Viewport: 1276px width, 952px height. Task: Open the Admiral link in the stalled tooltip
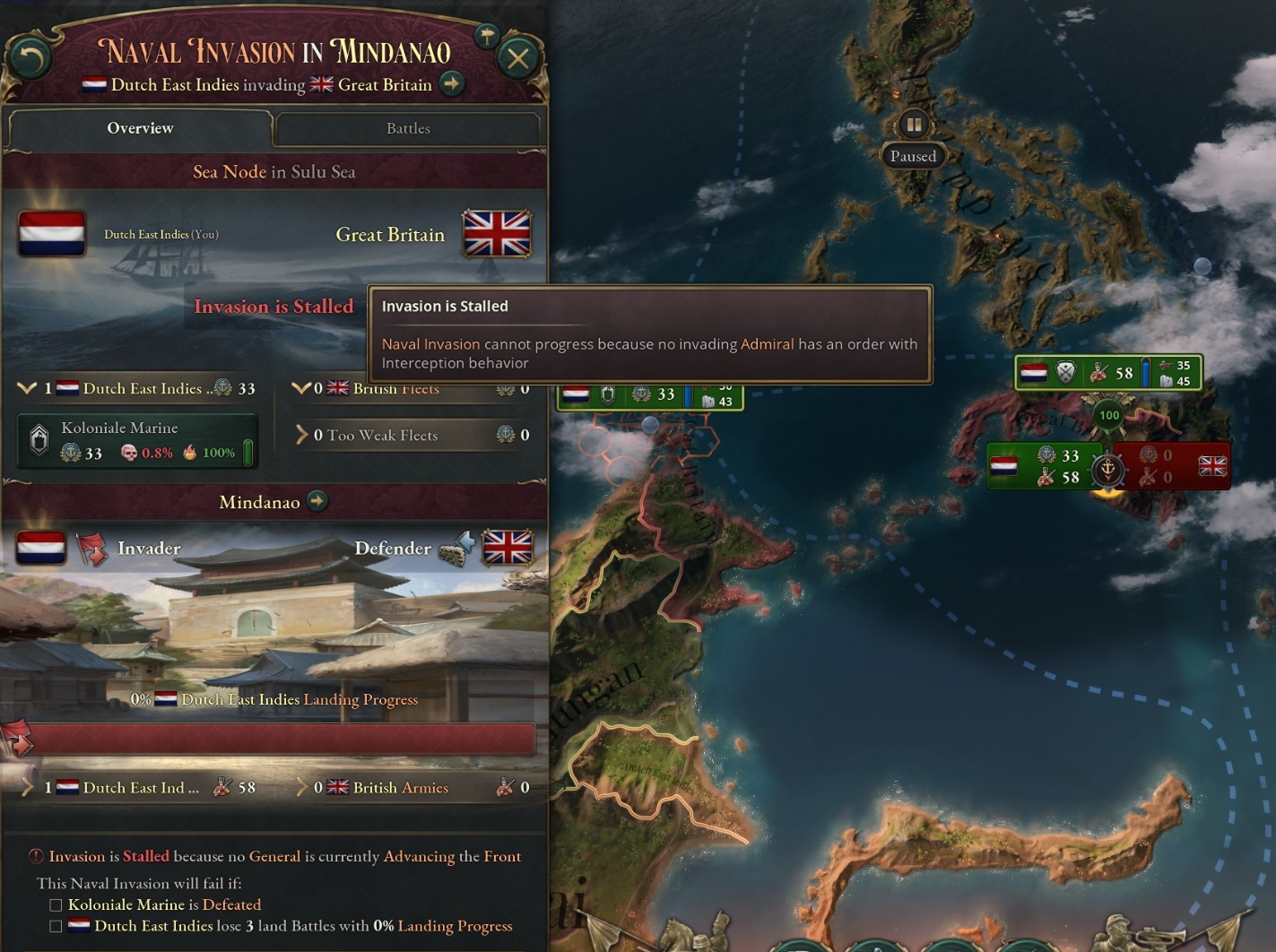[x=767, y=343]
